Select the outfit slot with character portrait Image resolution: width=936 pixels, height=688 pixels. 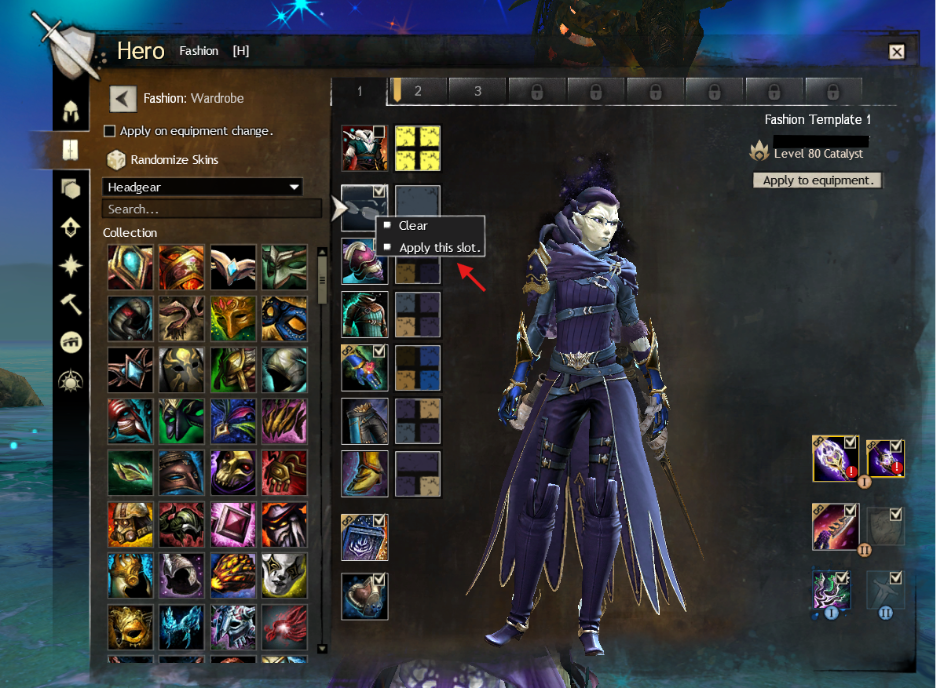coord(364,148)
